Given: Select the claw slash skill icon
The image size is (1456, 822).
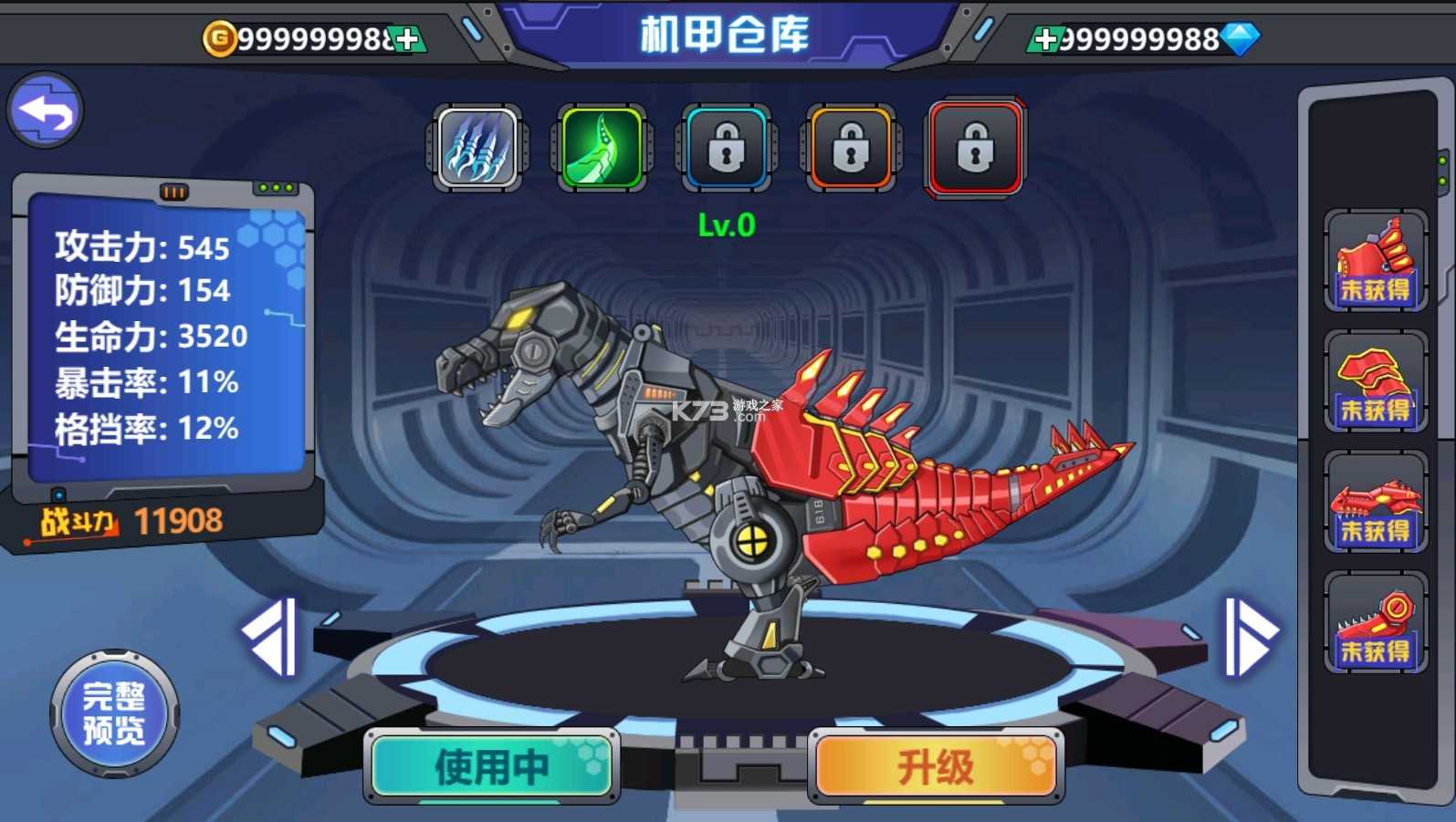Looking at the screenshot, I should tap(477, 148).
